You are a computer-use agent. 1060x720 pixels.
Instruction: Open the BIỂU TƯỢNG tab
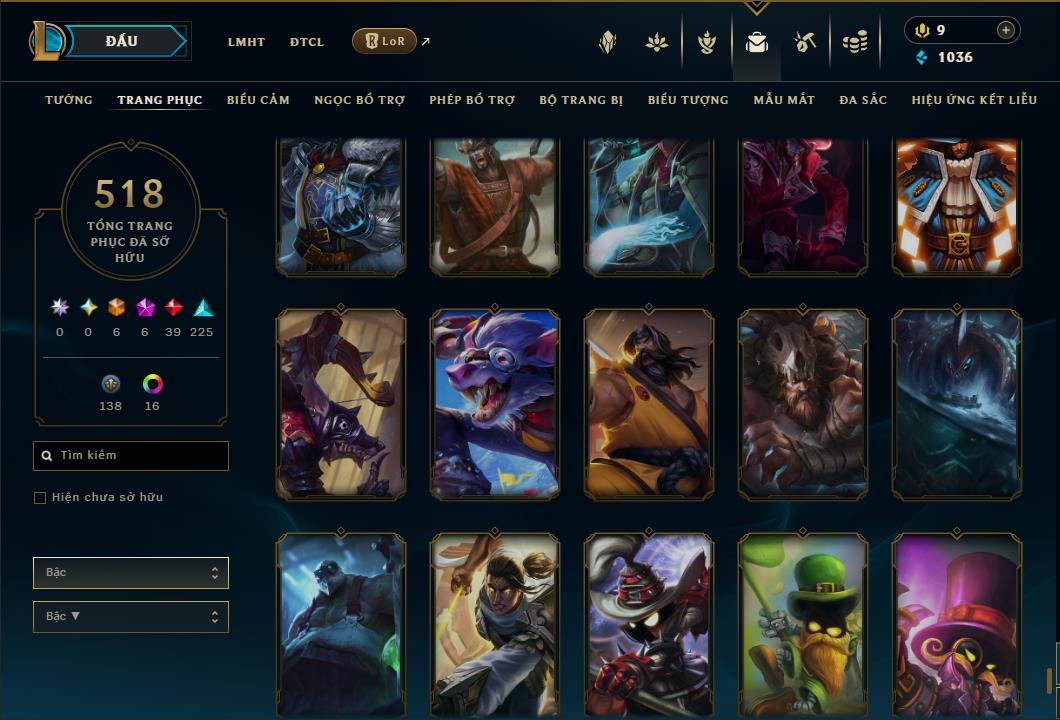[x=688, y=100]
